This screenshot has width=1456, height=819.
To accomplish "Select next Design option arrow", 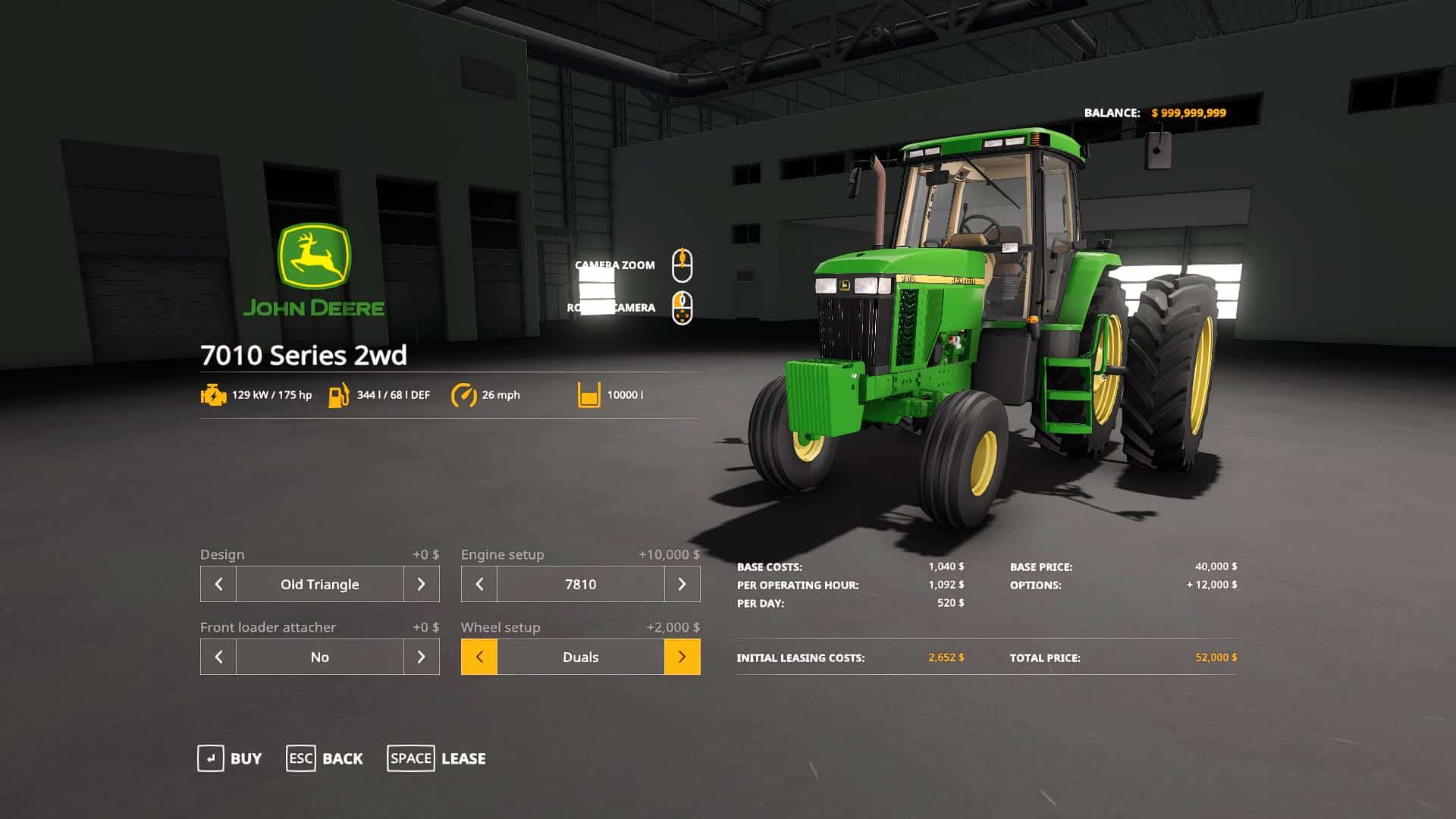I will (422, 584).
